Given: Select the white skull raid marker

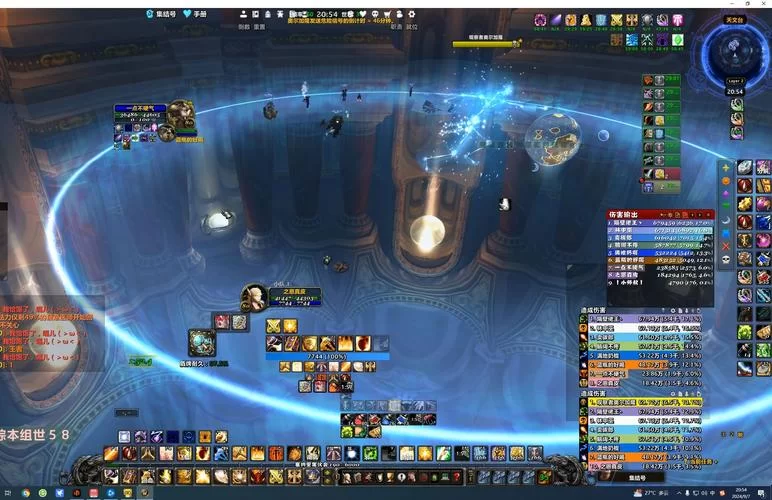Looking at the screenshot, I should pos(726,259).
